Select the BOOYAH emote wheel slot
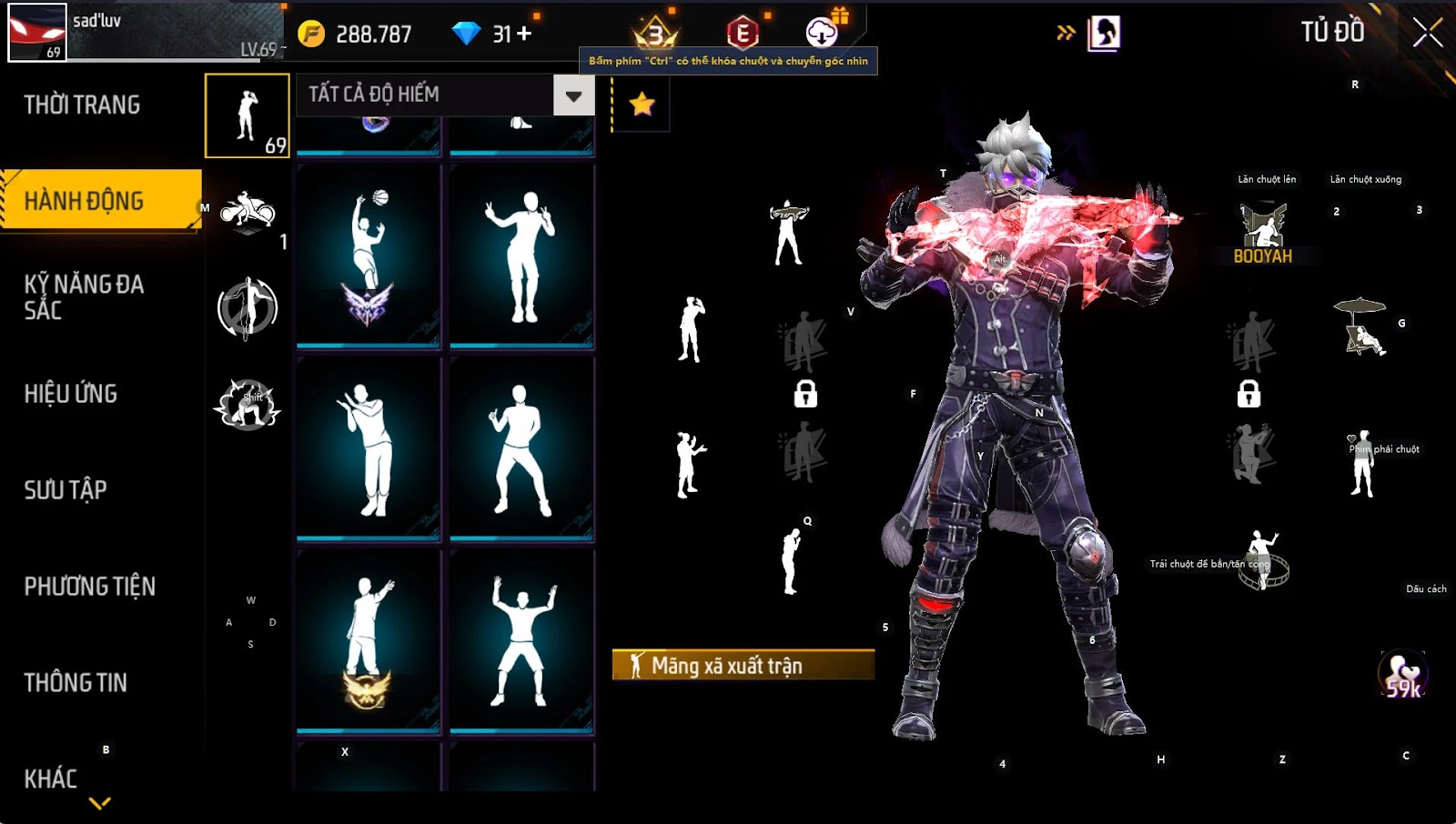The height and width of the screenshot is (824, 1456). pos(1262,233)
